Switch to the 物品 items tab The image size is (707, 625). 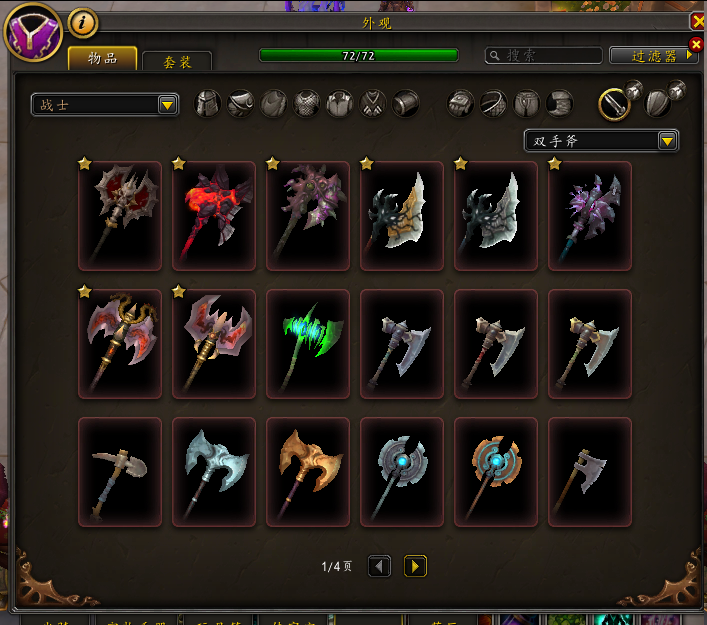102,59
